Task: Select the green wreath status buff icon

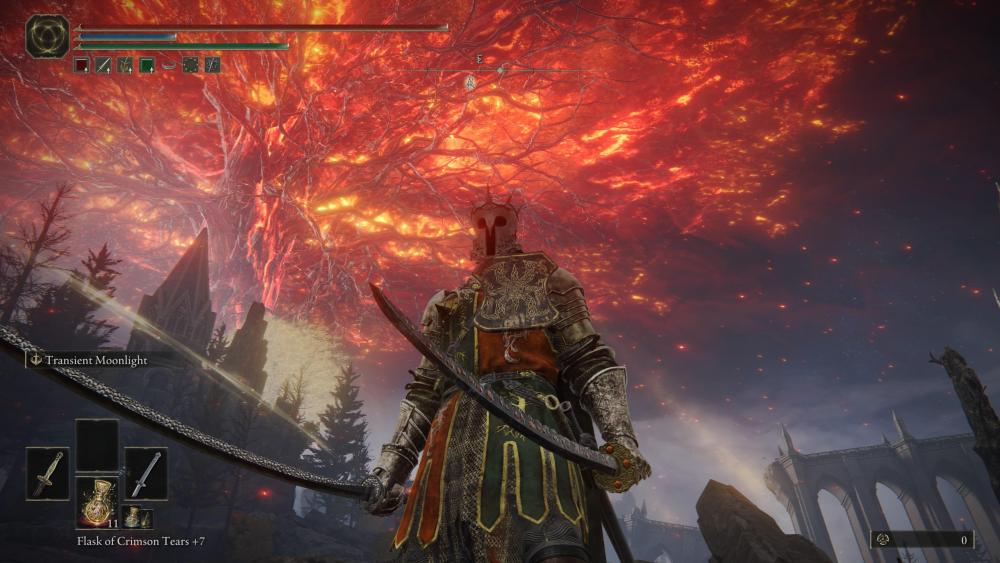Action: click(x=190, y=65)
